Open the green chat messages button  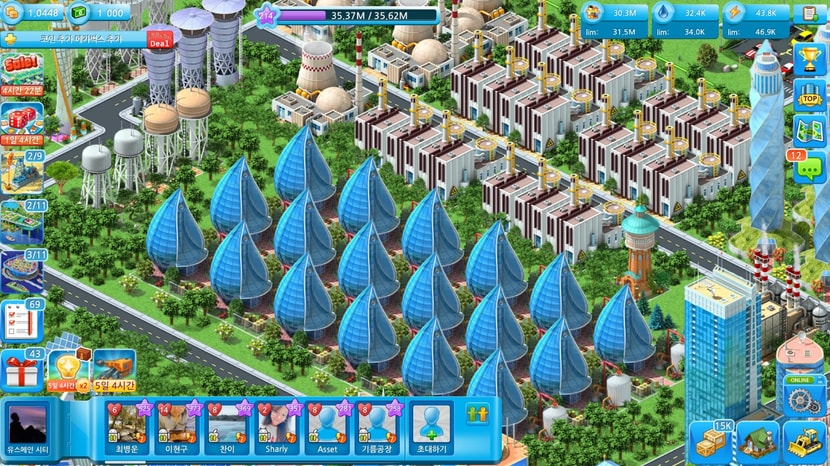806,168
